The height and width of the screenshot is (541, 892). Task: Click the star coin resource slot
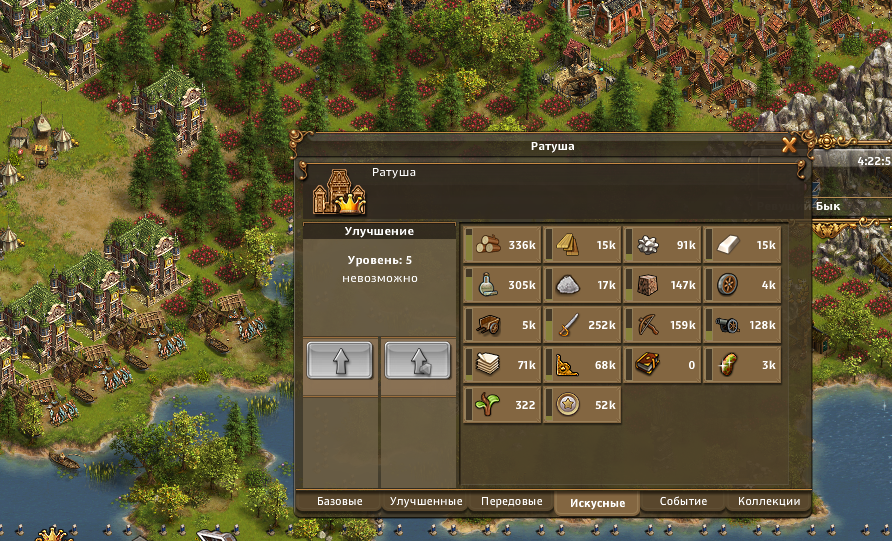[583, 405]
